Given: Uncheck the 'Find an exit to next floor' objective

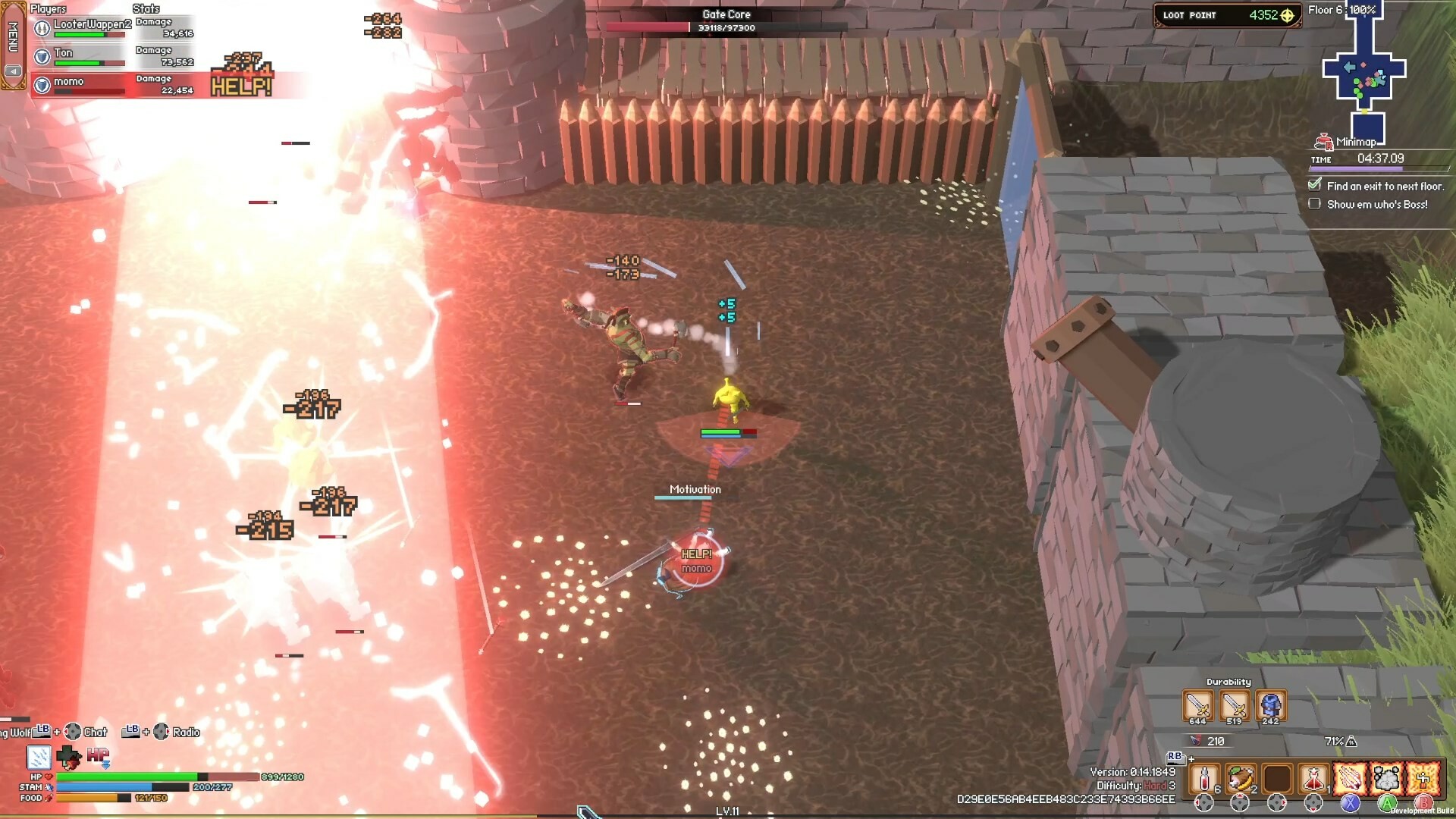Looking at the screenshot, I should (x=1314, y=184).
